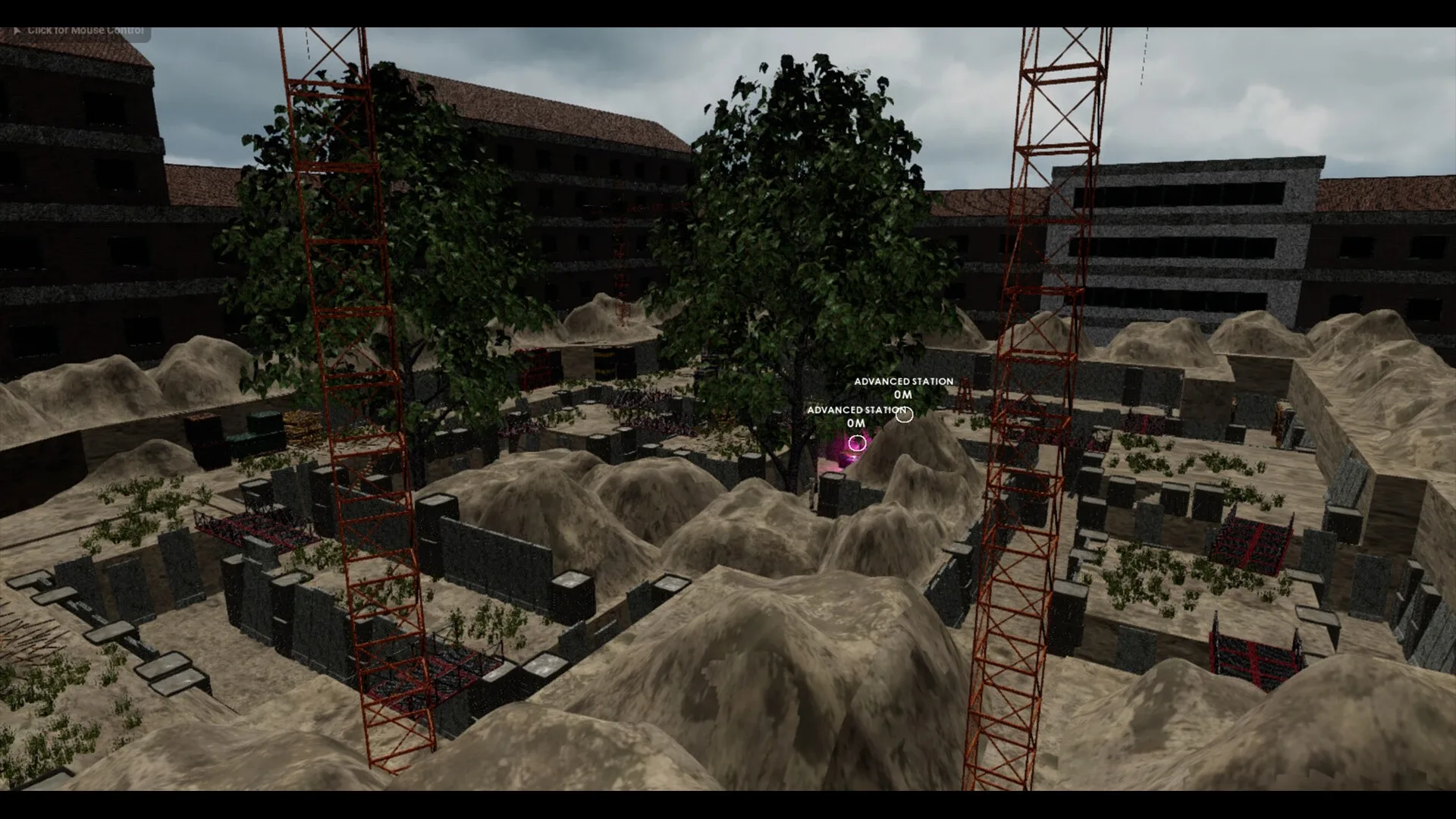Select the lower ADVANCED STATION waypoint circle

point(858,443)
